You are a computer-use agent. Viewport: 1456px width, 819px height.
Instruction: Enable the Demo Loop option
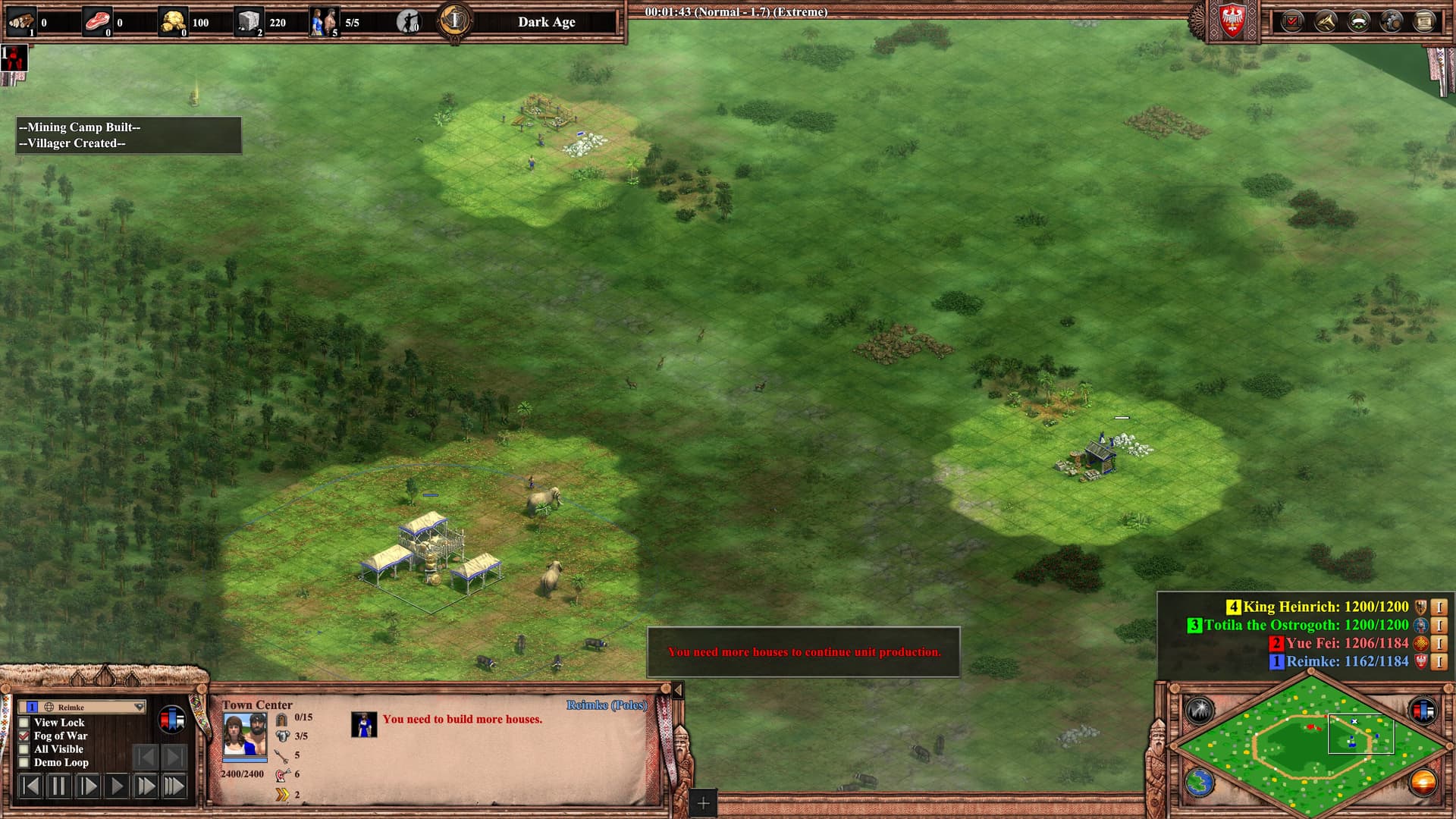24,762
